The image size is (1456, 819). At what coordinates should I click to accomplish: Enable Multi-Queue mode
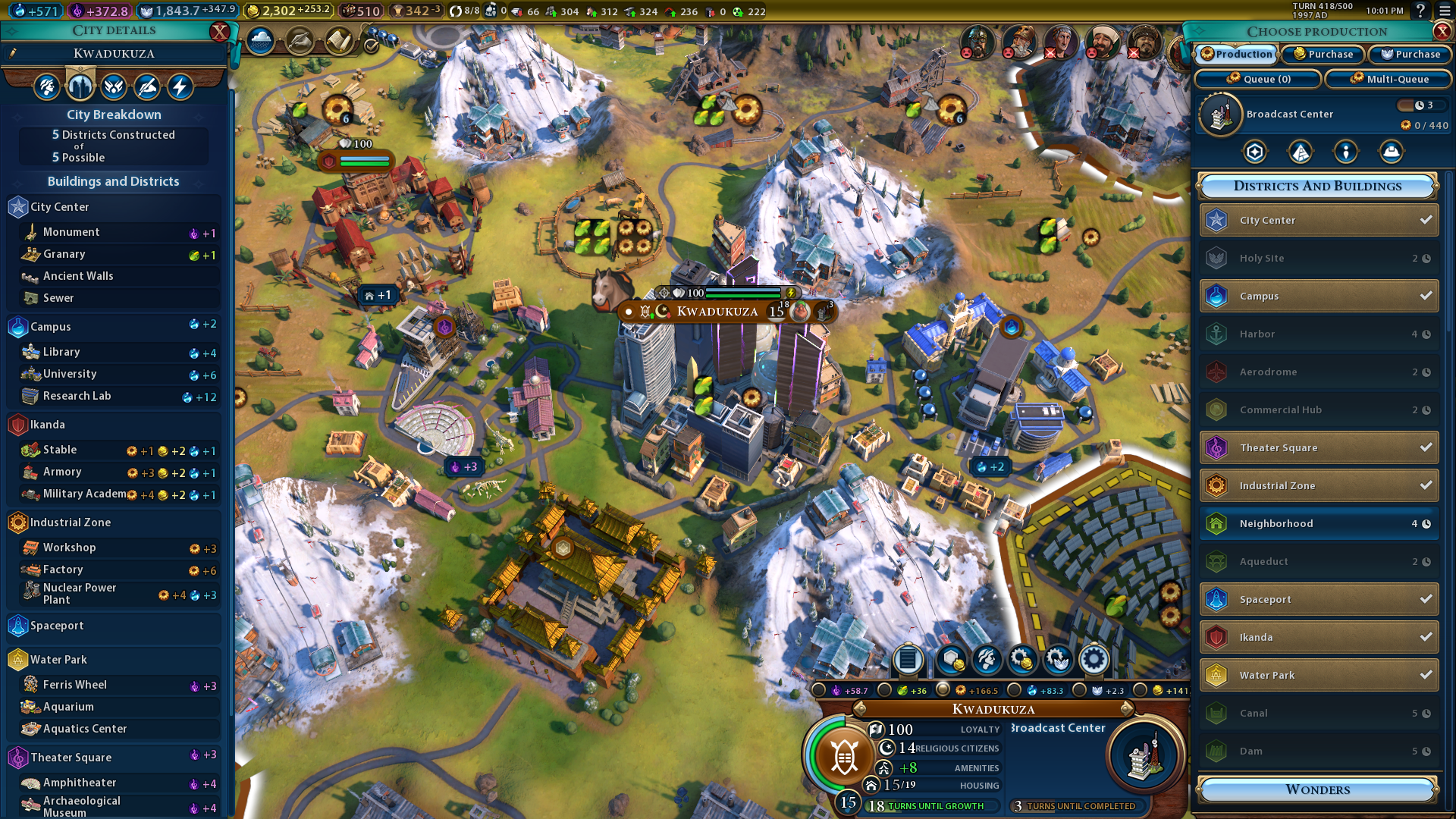tap(1389, 79)
